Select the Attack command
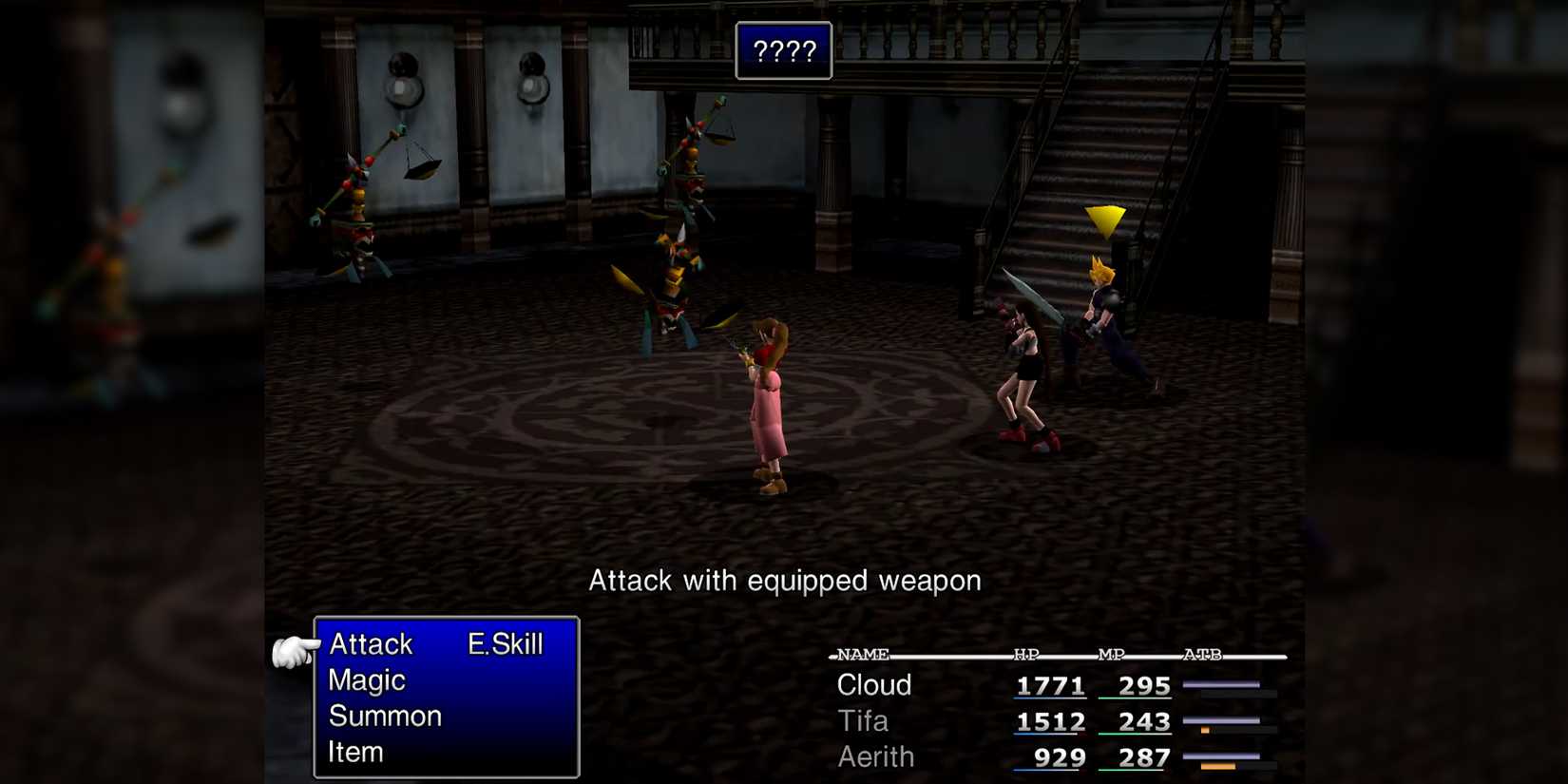This screenshot has height=784, width=1568. [370, 644]
